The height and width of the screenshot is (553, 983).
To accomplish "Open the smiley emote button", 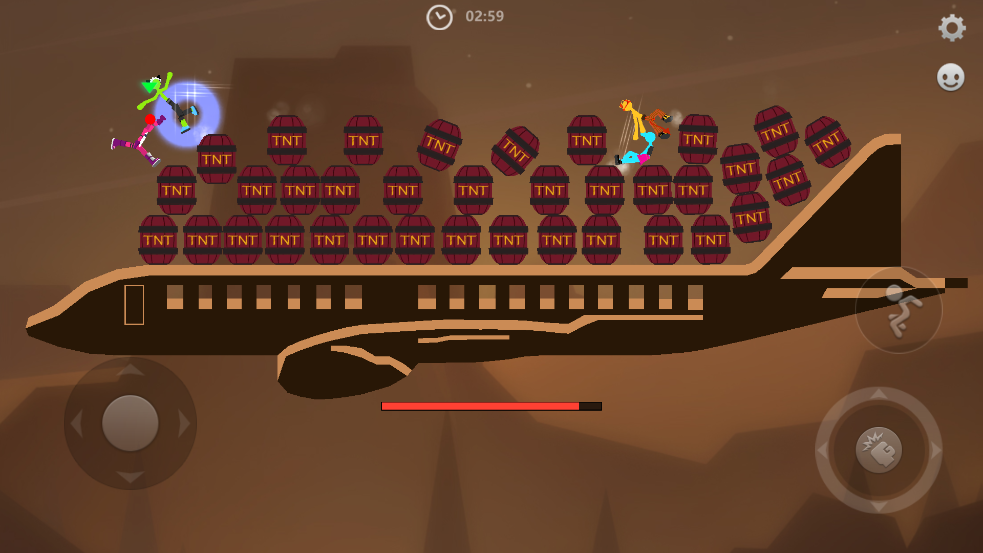I will [950, 77].
